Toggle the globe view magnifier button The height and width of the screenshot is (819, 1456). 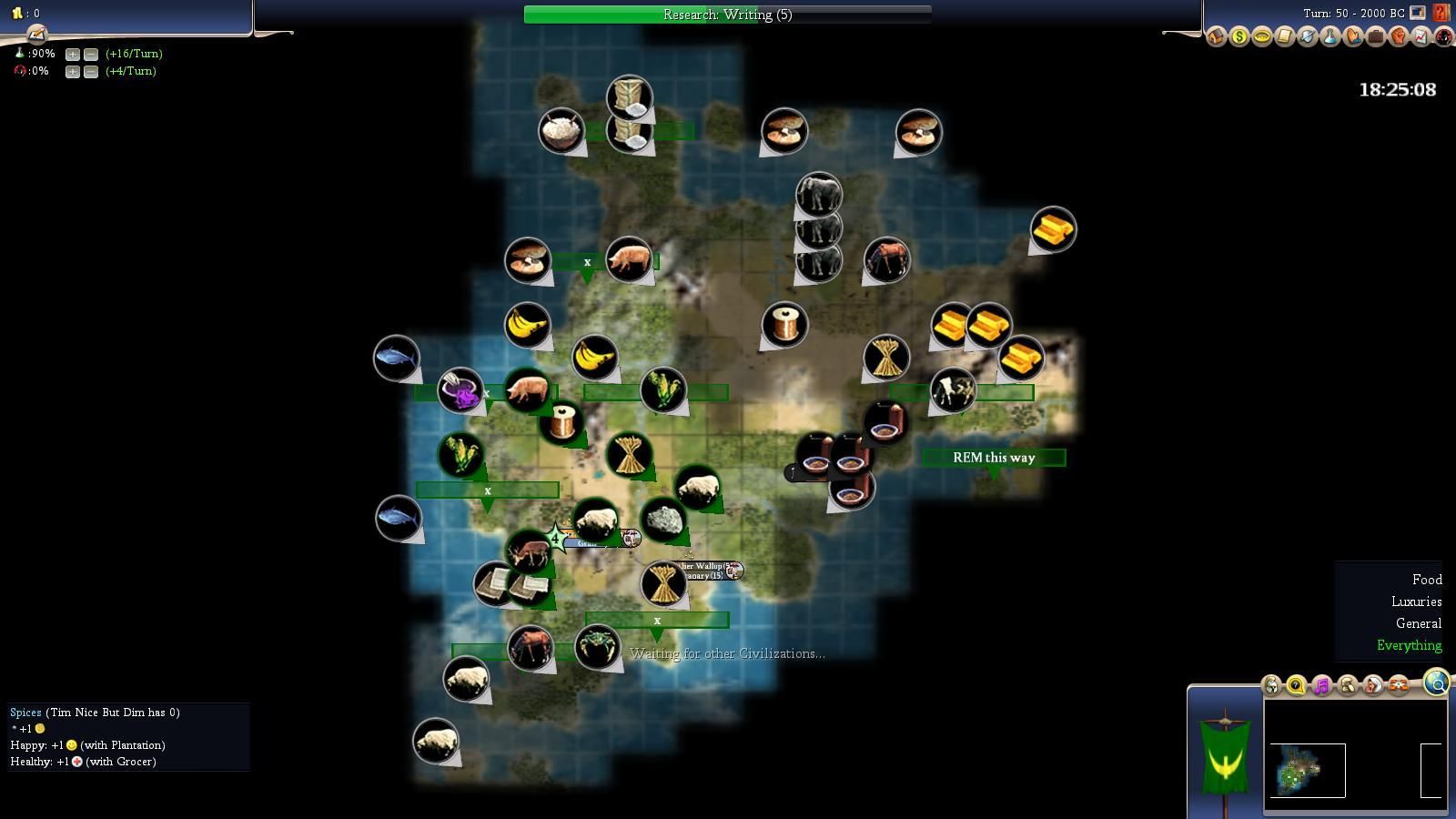click(x=1436, y=682)
